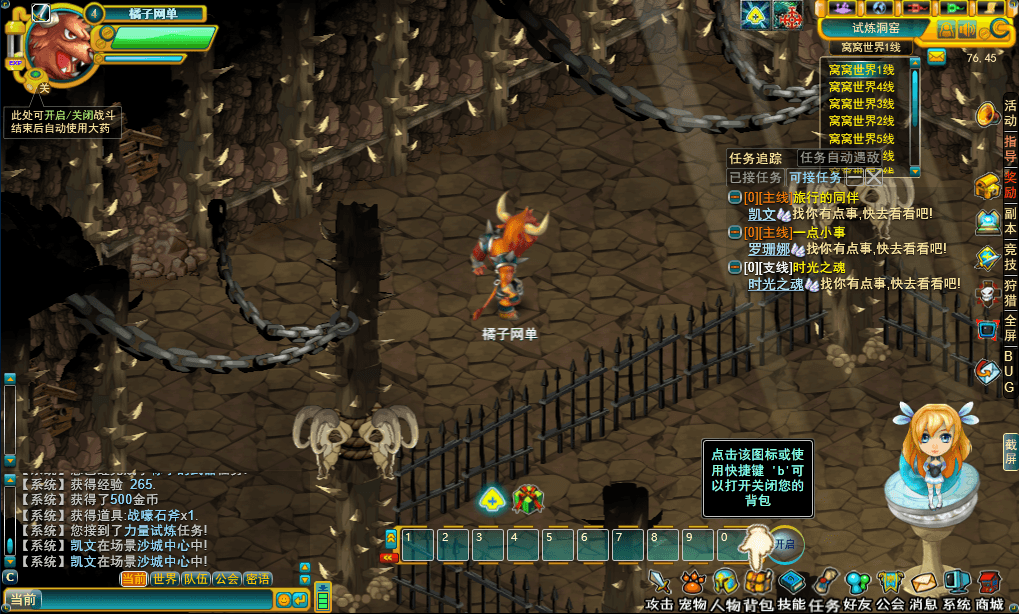Close the quest tracker with the X button
Viewport: 1019px width, 614px height.
873,177
